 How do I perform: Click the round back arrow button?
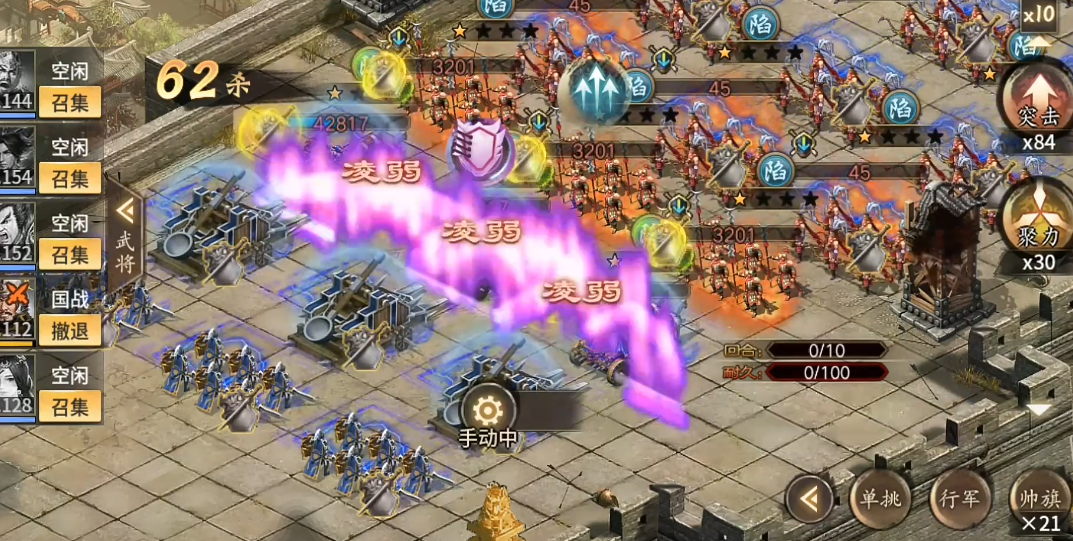click(x=809, y=497)
